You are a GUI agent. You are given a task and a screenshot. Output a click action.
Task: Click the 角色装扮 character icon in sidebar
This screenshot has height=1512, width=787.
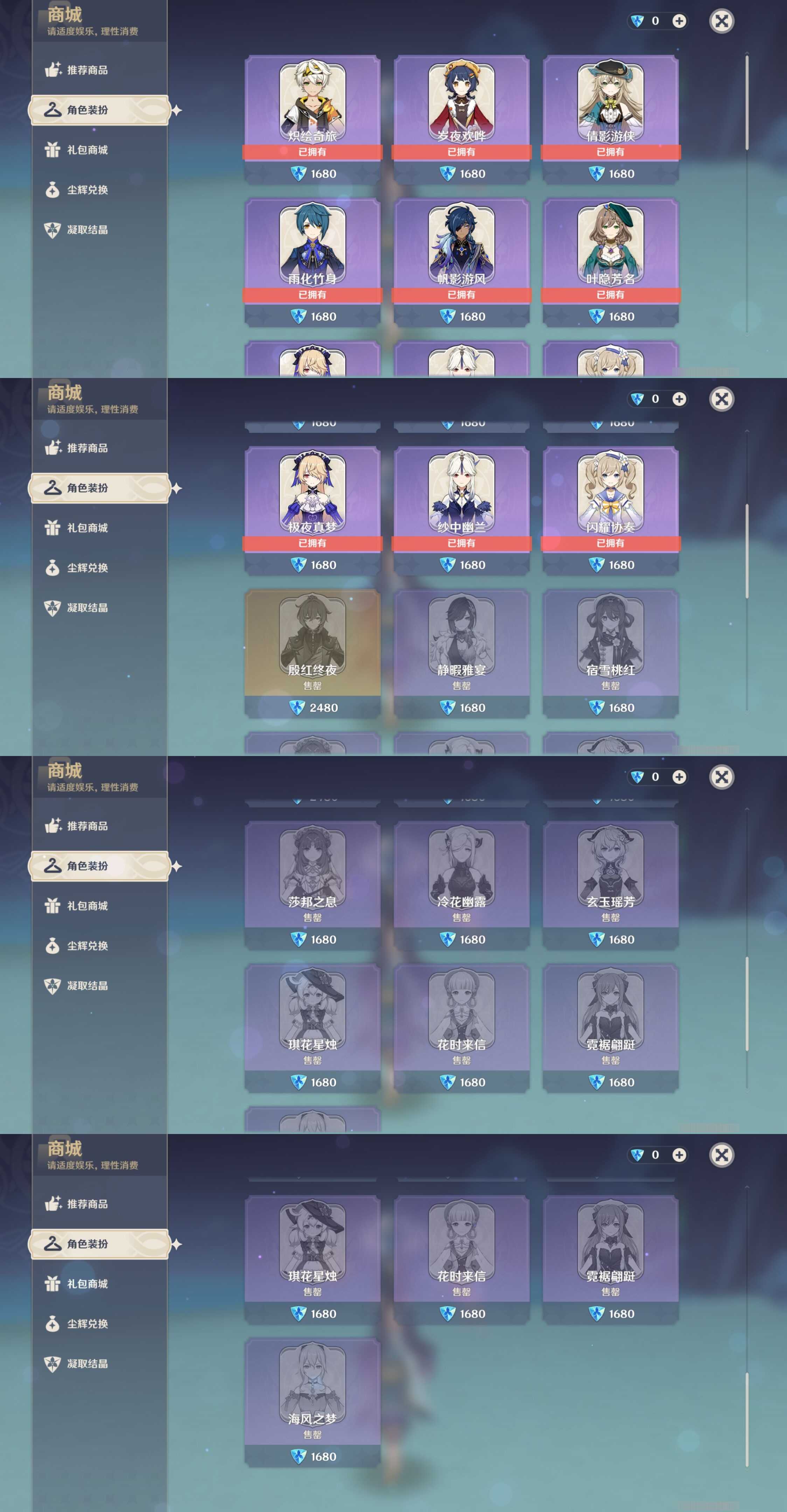[53, 110]
